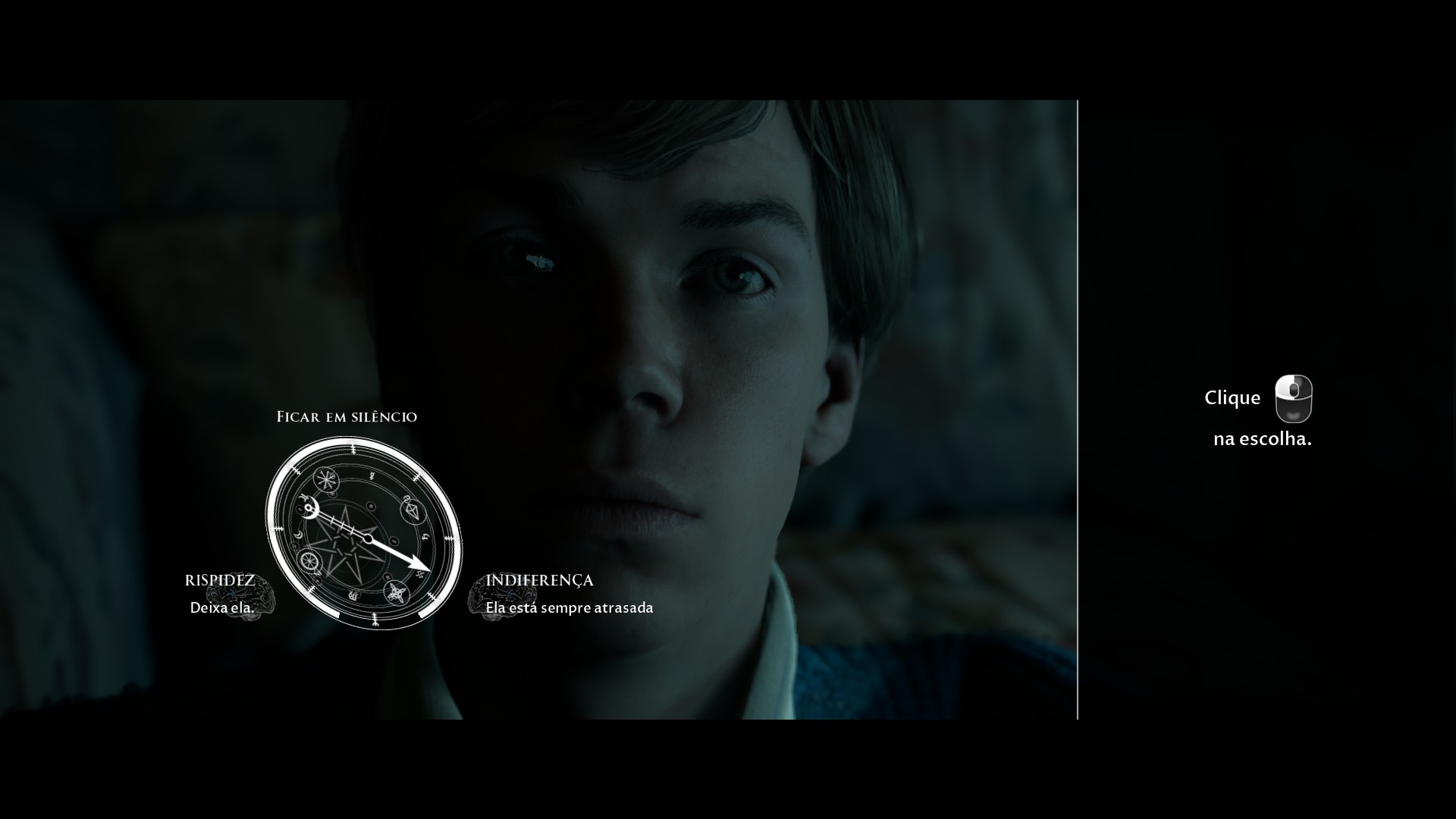
Task: Click the bottom arrow glyph below the dial
Action: (375, 620)
